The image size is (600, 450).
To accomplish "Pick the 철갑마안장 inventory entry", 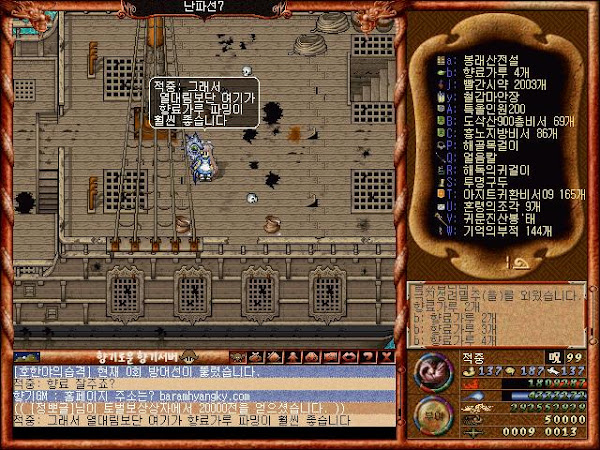I will [491, 95].
